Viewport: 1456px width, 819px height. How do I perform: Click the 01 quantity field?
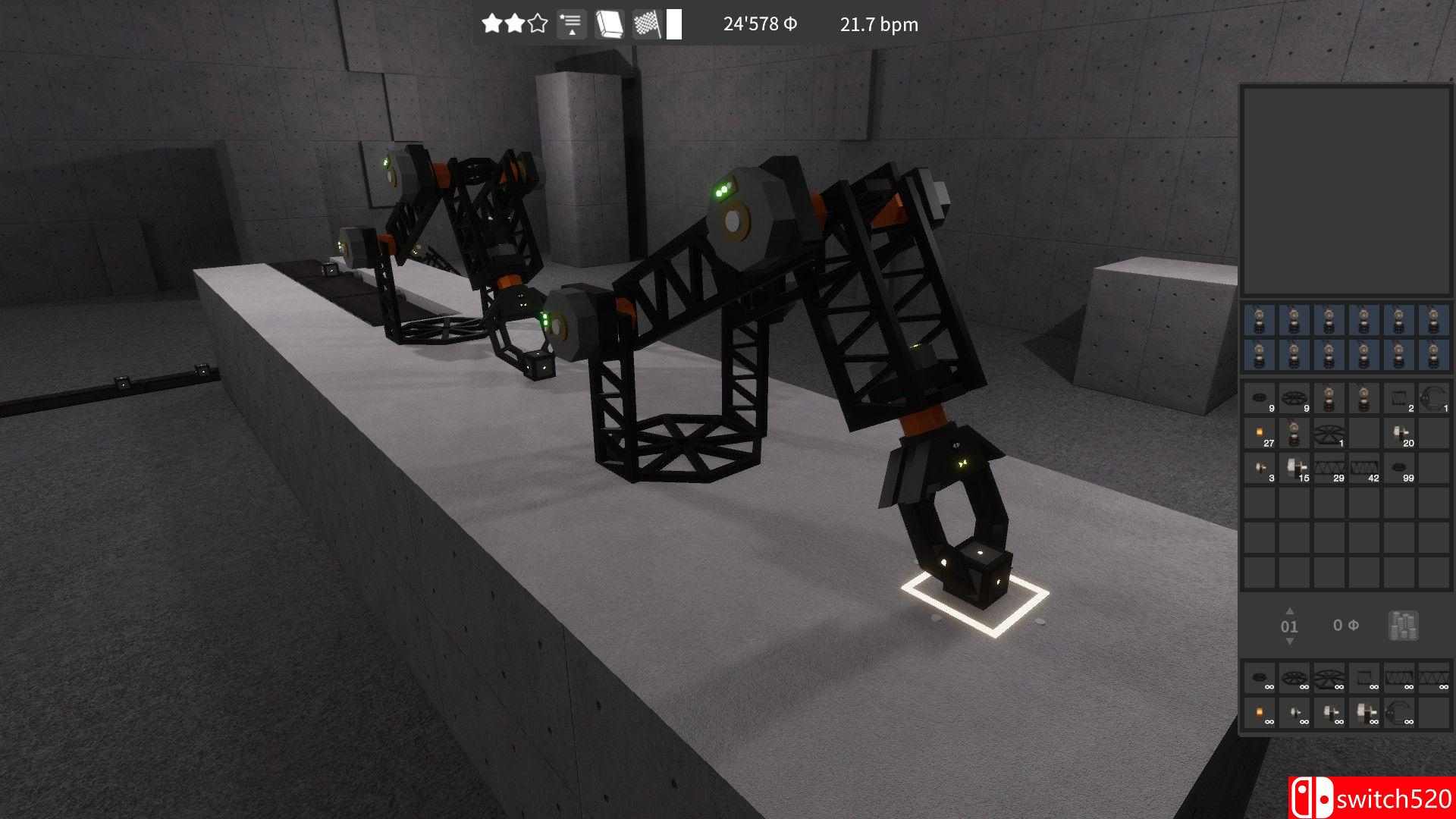pos(1288,626)
